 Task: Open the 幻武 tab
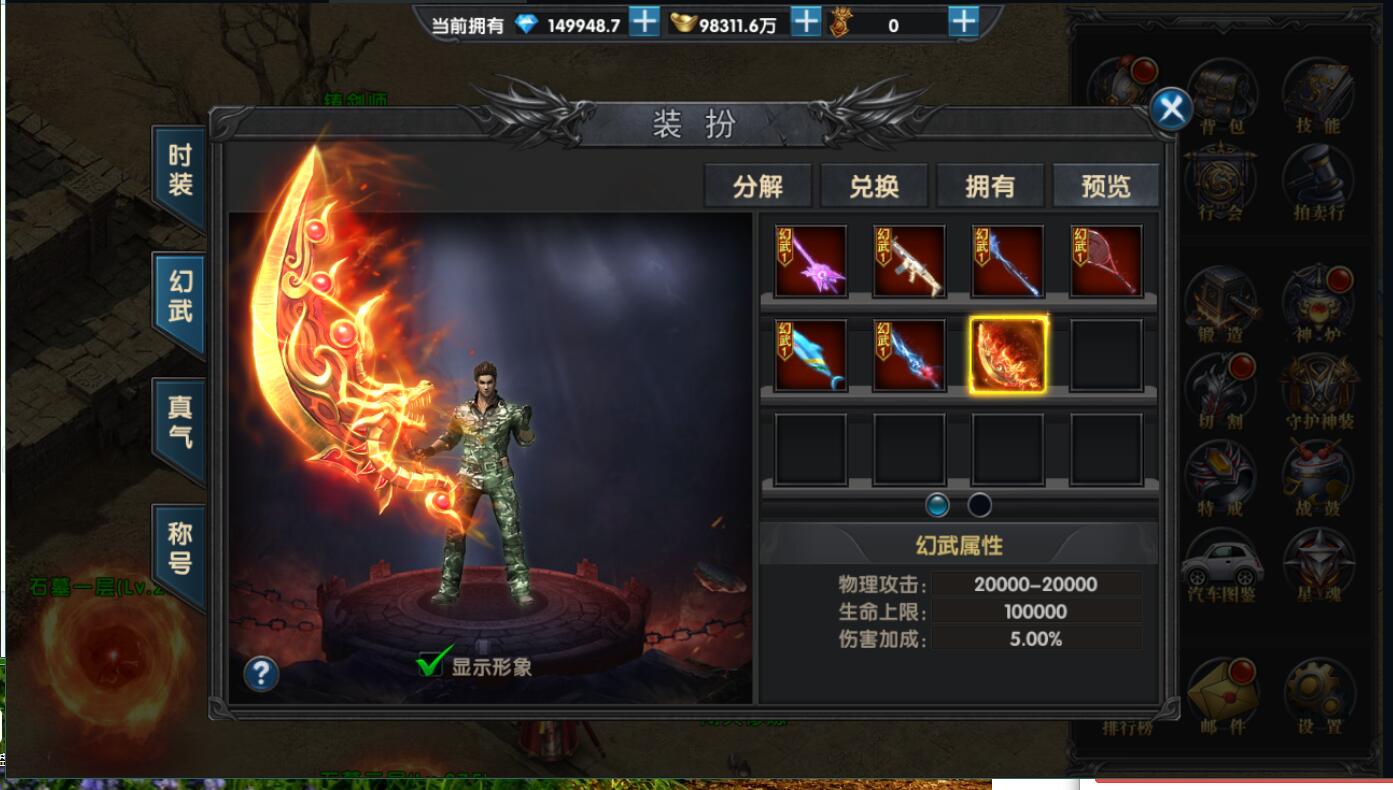point(180,297)
